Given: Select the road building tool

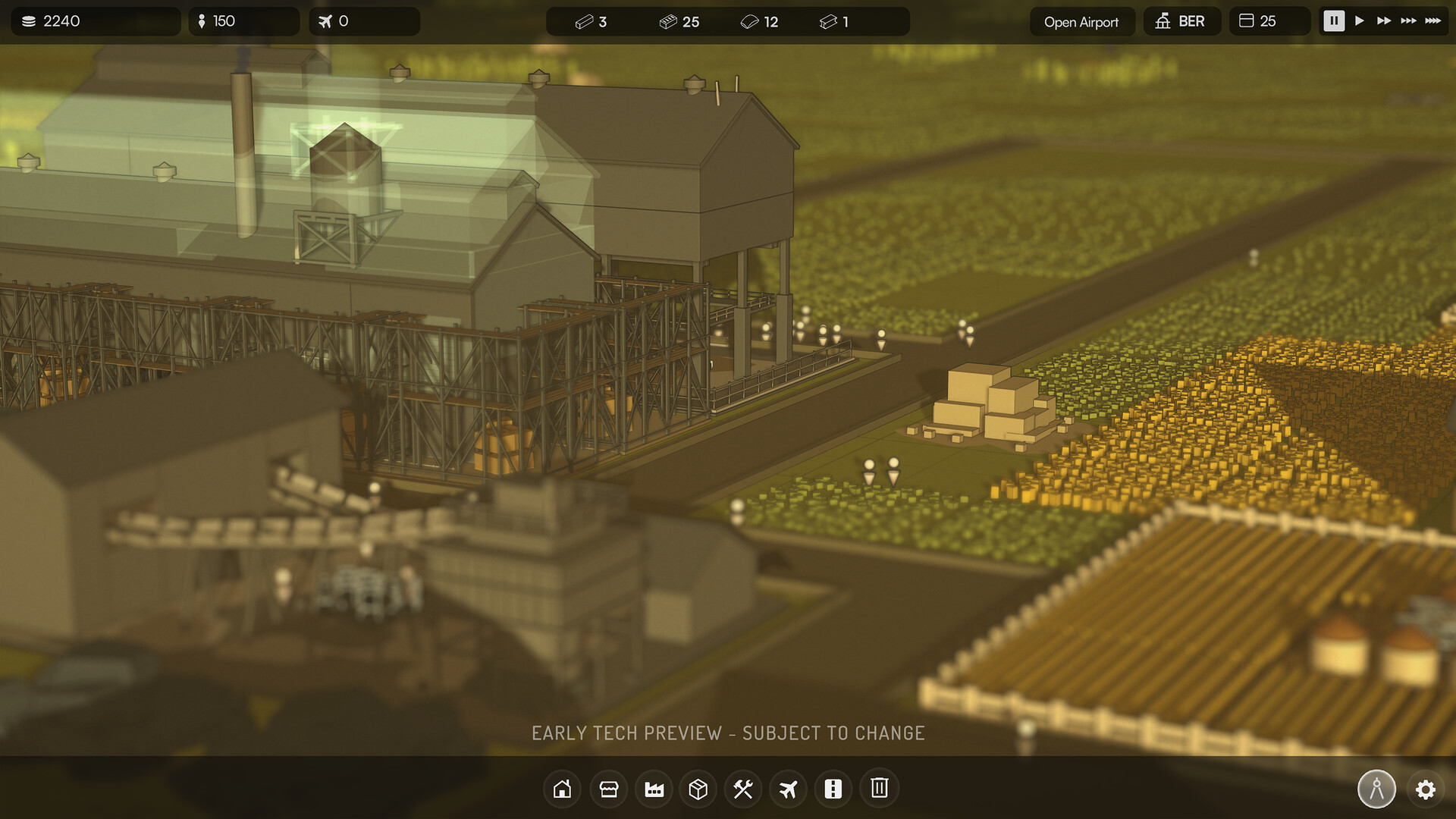Looking at the screenshot, I should [833, 789].
